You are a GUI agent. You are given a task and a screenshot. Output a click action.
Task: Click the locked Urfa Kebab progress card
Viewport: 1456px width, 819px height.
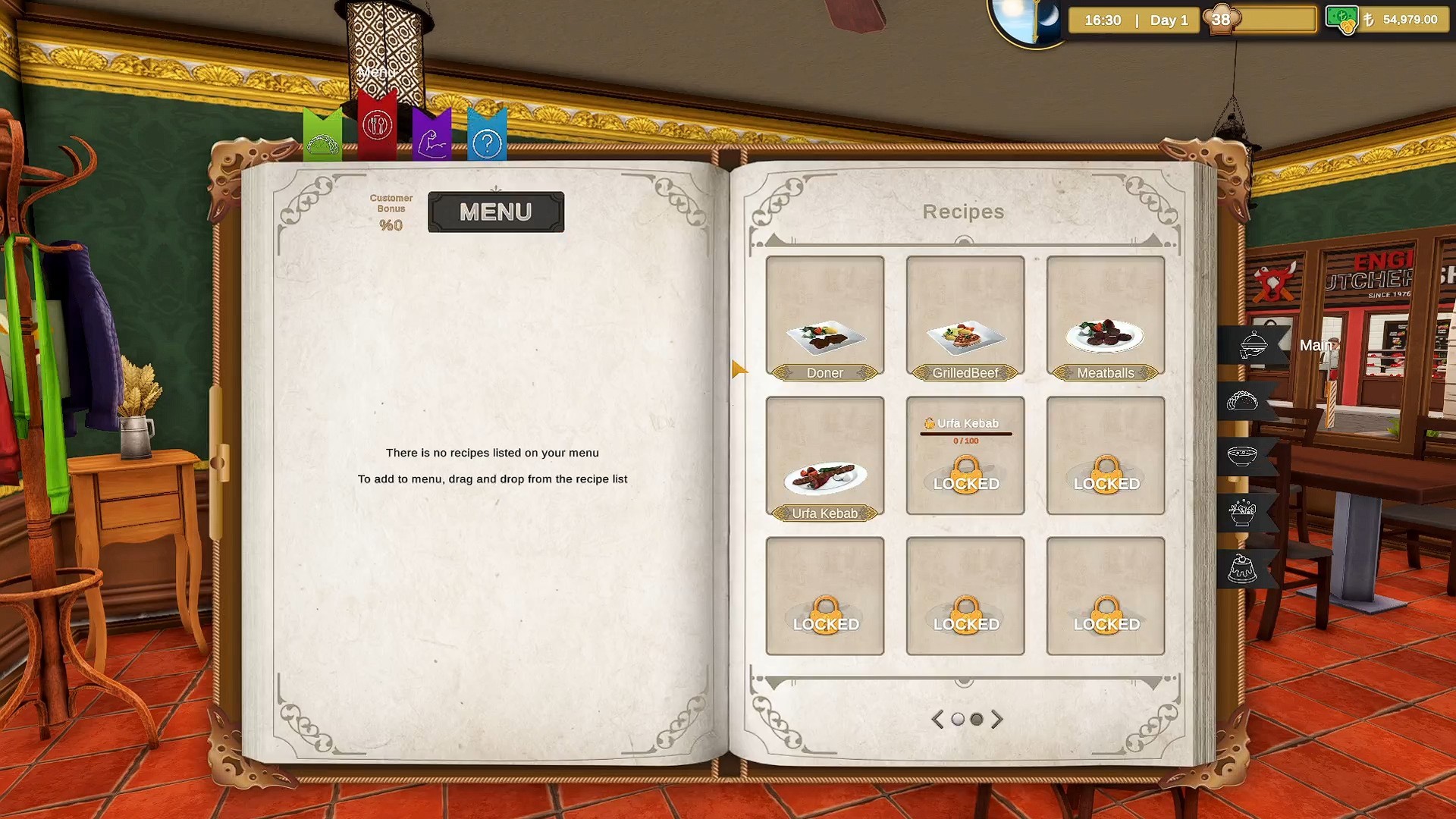965,456
